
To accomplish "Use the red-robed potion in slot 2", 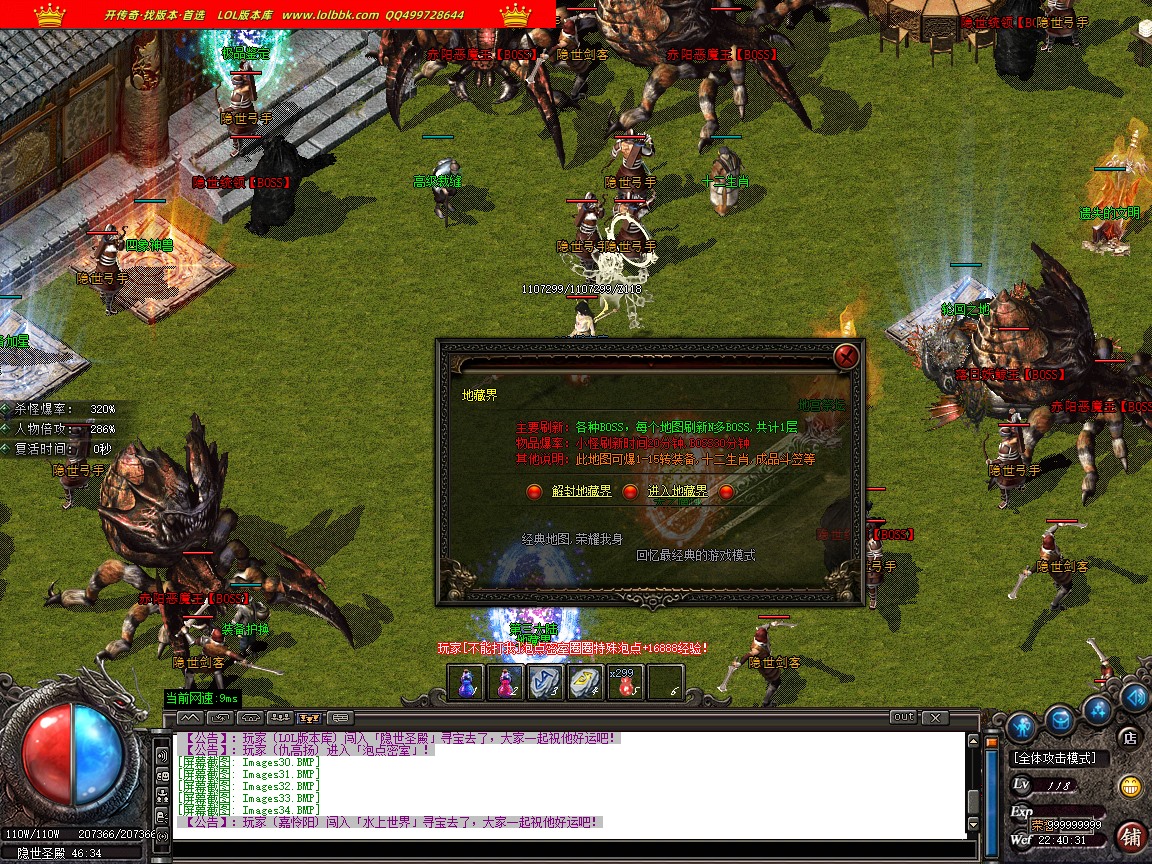I will point(506,682).
